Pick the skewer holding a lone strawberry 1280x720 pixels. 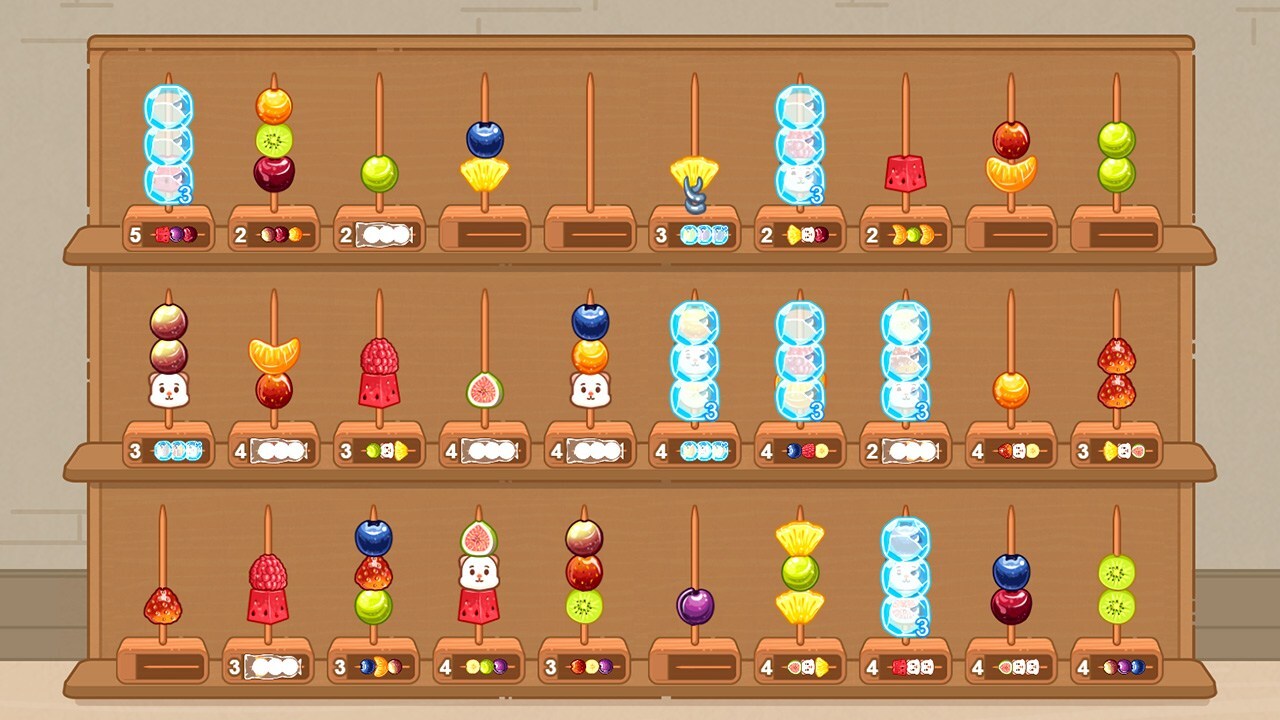pos(162,605)
